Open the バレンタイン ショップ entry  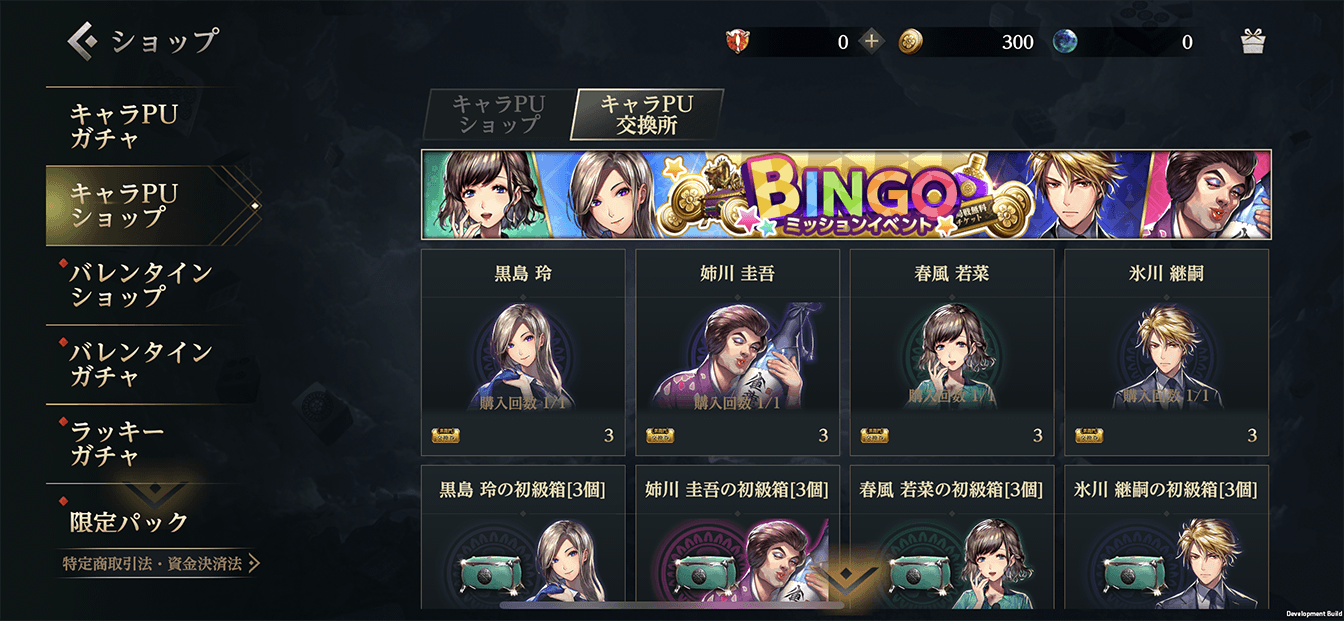(140, 284)
